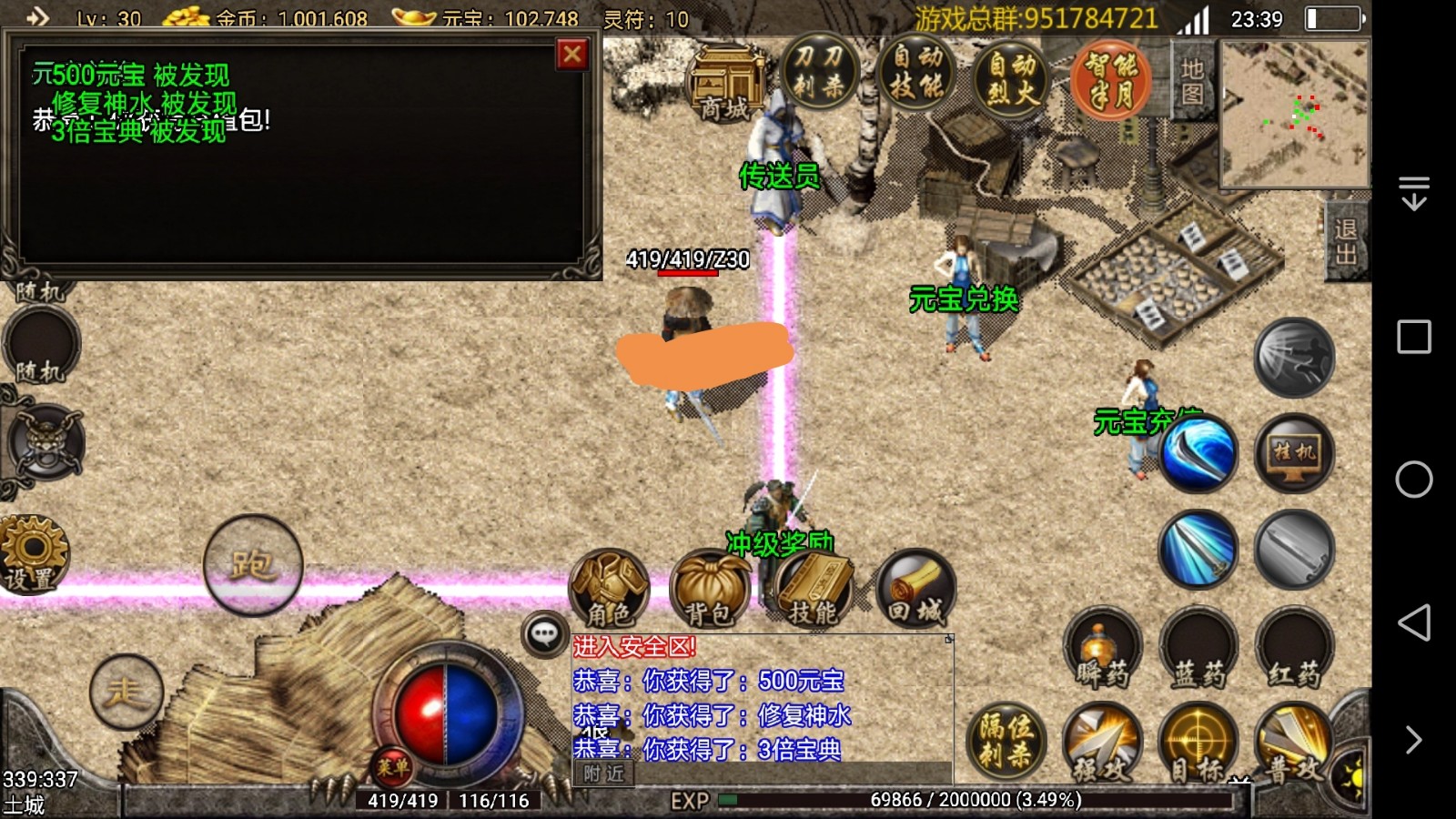The image size is (1456, 819).
Task: Toggle 自动烈火 auto fire
Action: (x=1012, y=76)
